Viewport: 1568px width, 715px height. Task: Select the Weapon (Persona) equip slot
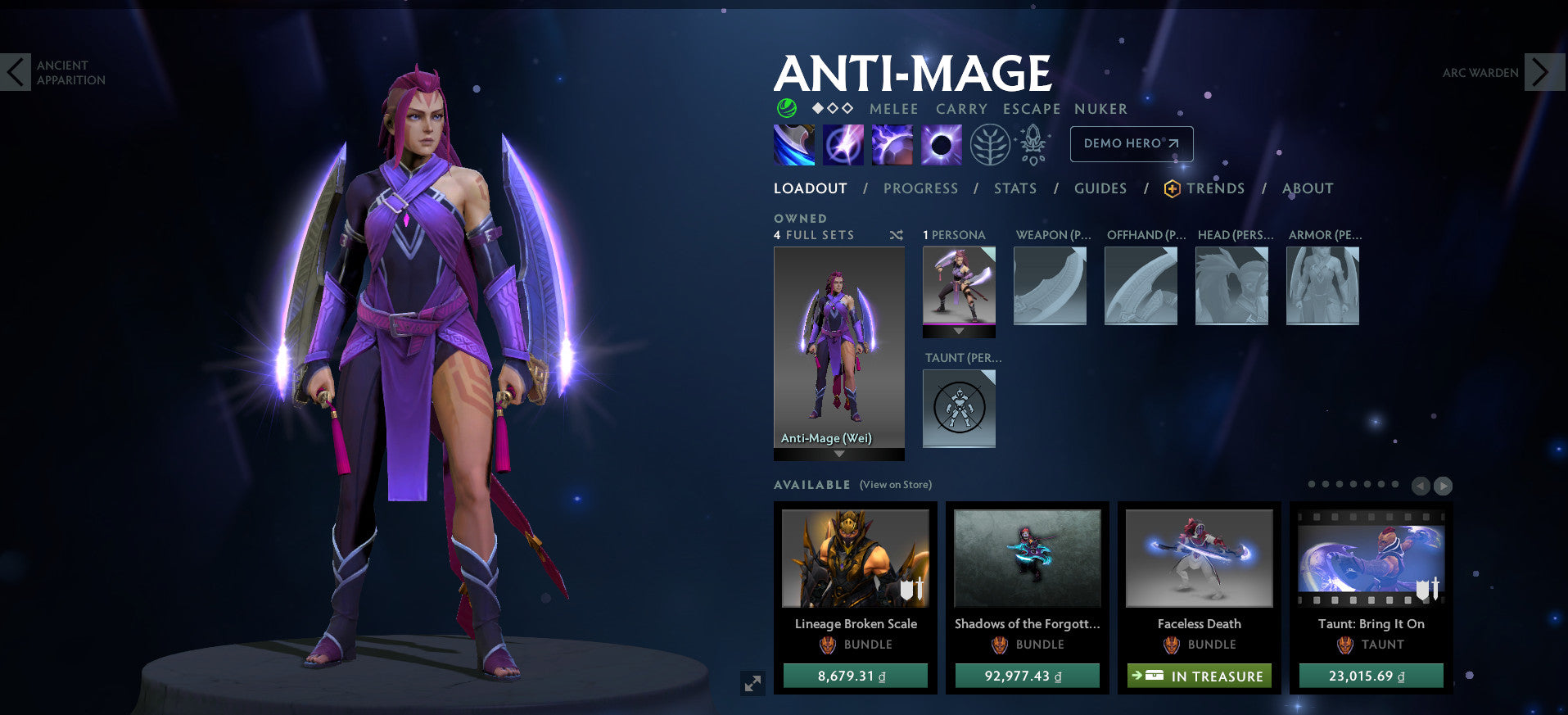point(1051,285)
